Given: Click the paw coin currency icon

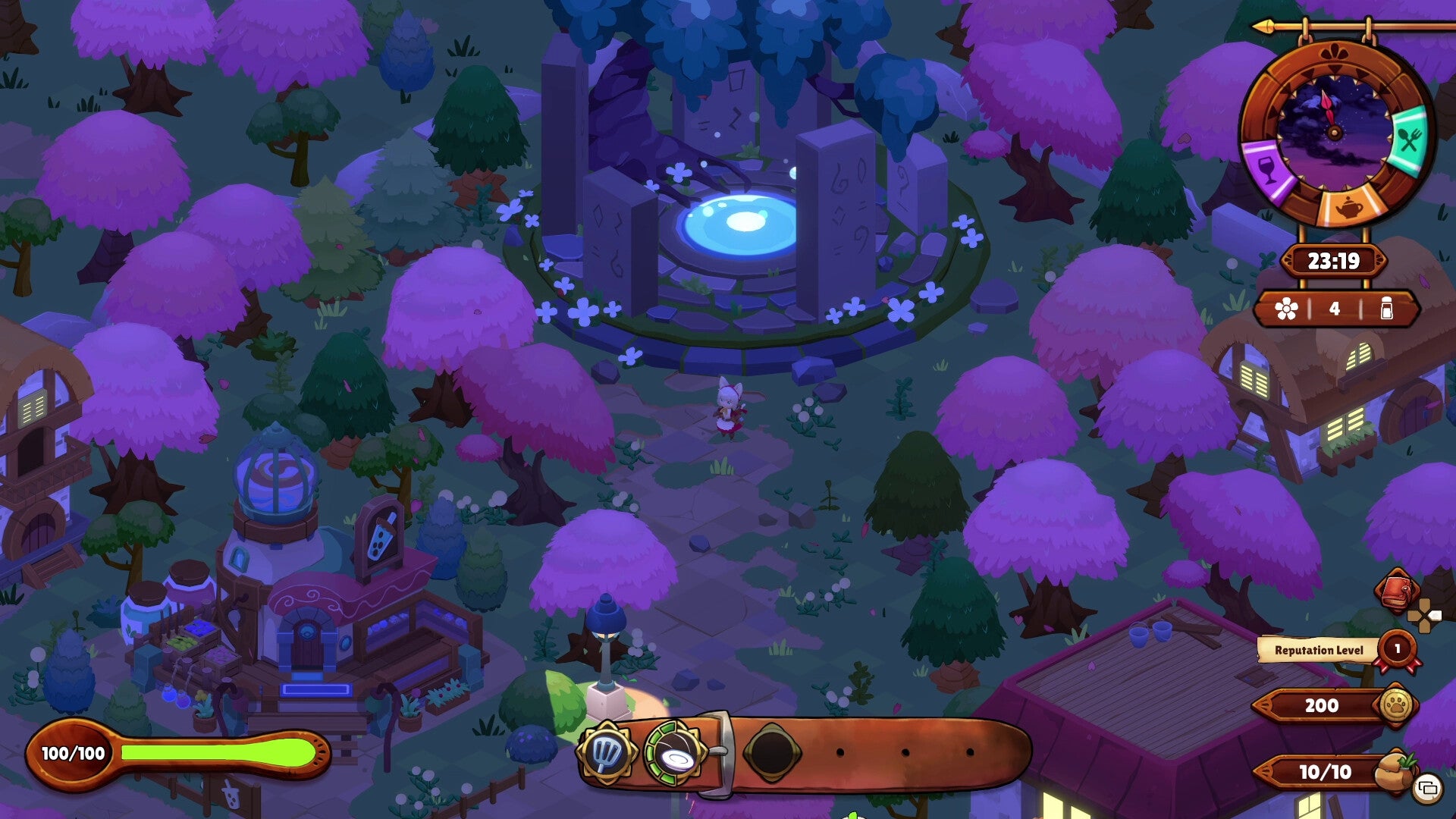Looking at the screenshot, I should [x=1397, y=703].
